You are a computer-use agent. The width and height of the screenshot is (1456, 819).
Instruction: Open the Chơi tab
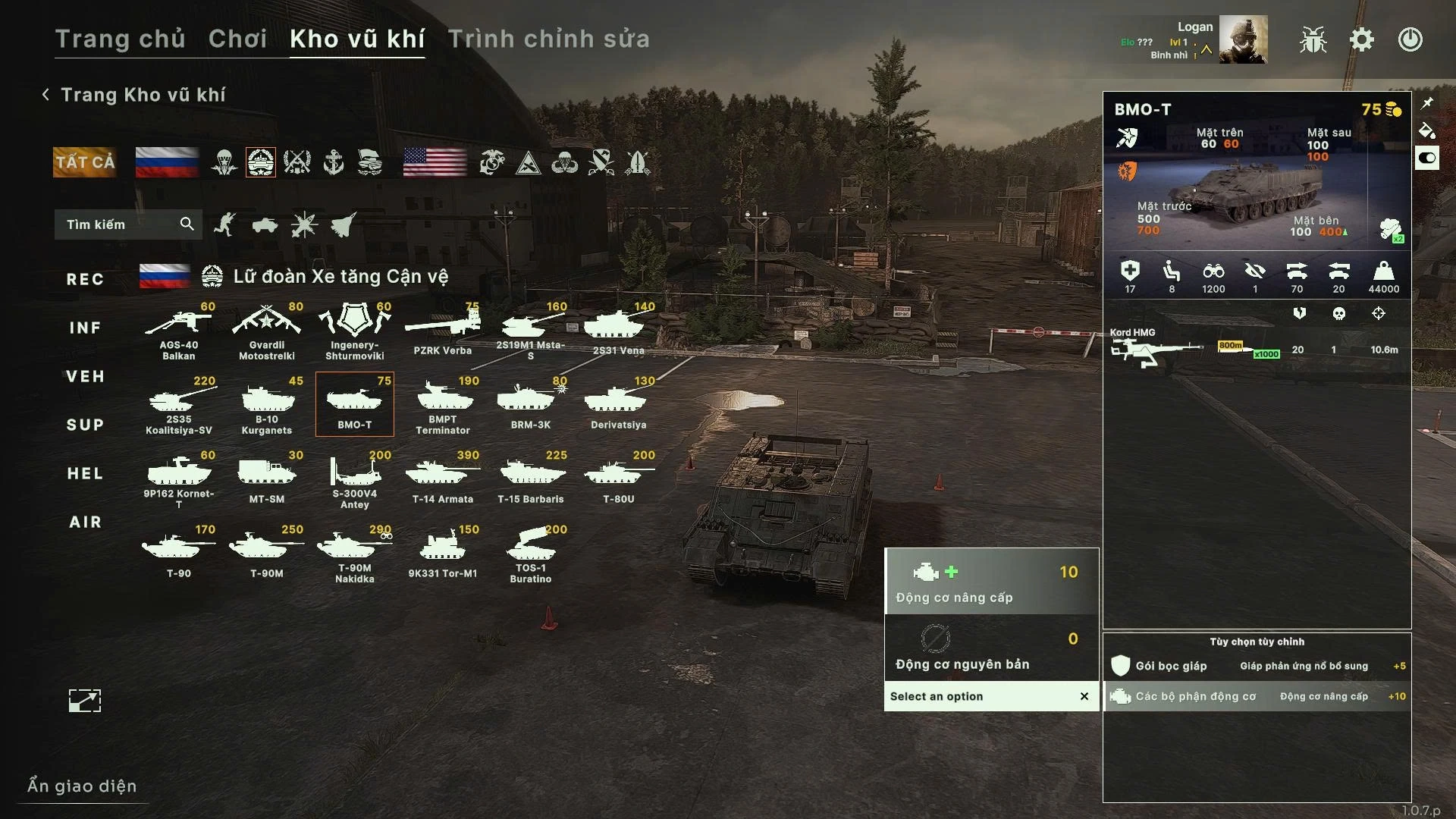[x=237, y=39]
